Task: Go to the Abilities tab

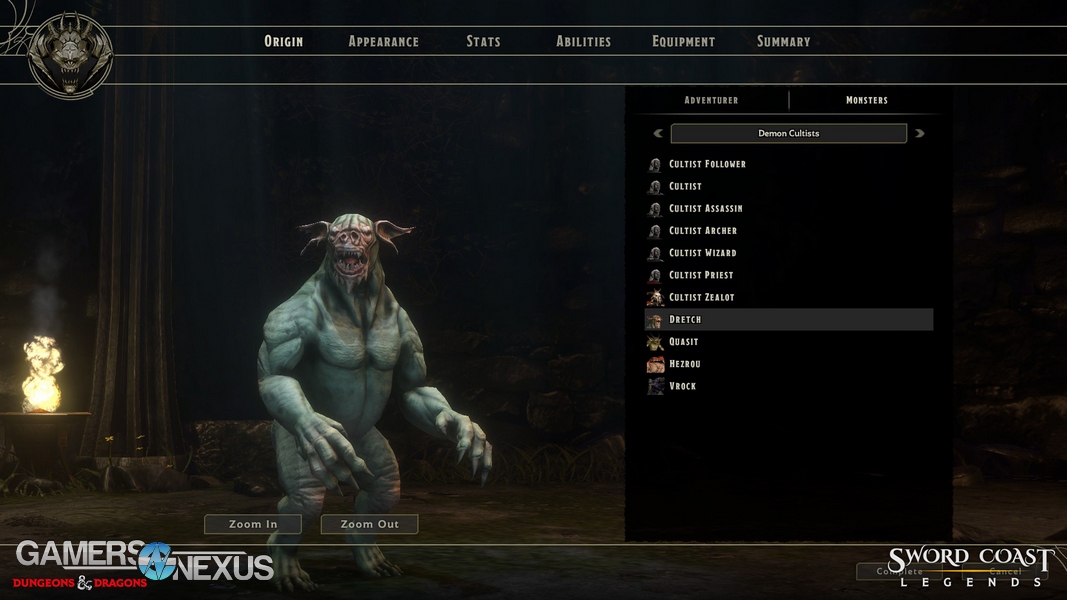Action: tap(583, 42)
